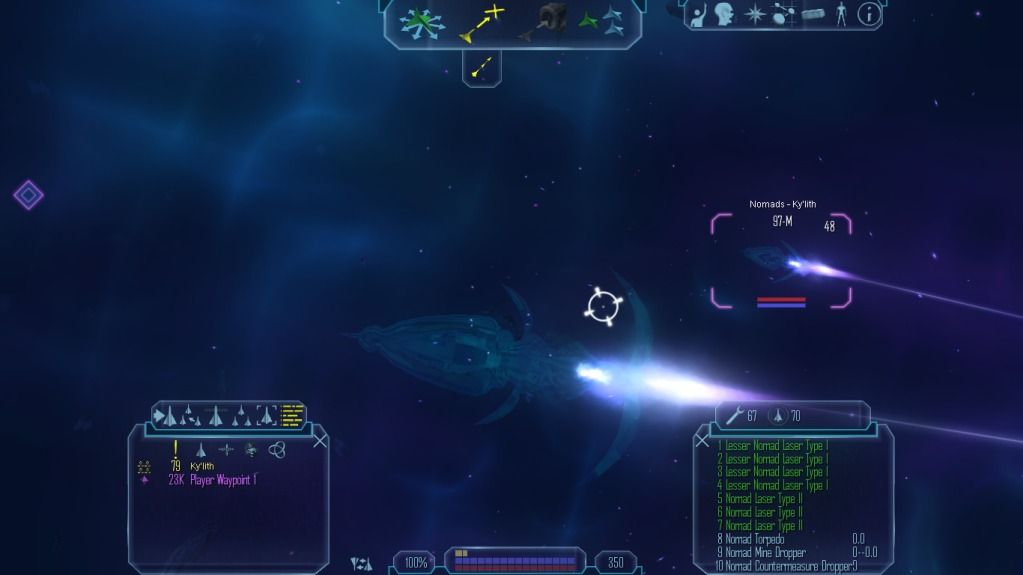Close the weapons list panel
Image resolution: width=1023 pixels, height=575 pixels.
(x=702, y=440)
